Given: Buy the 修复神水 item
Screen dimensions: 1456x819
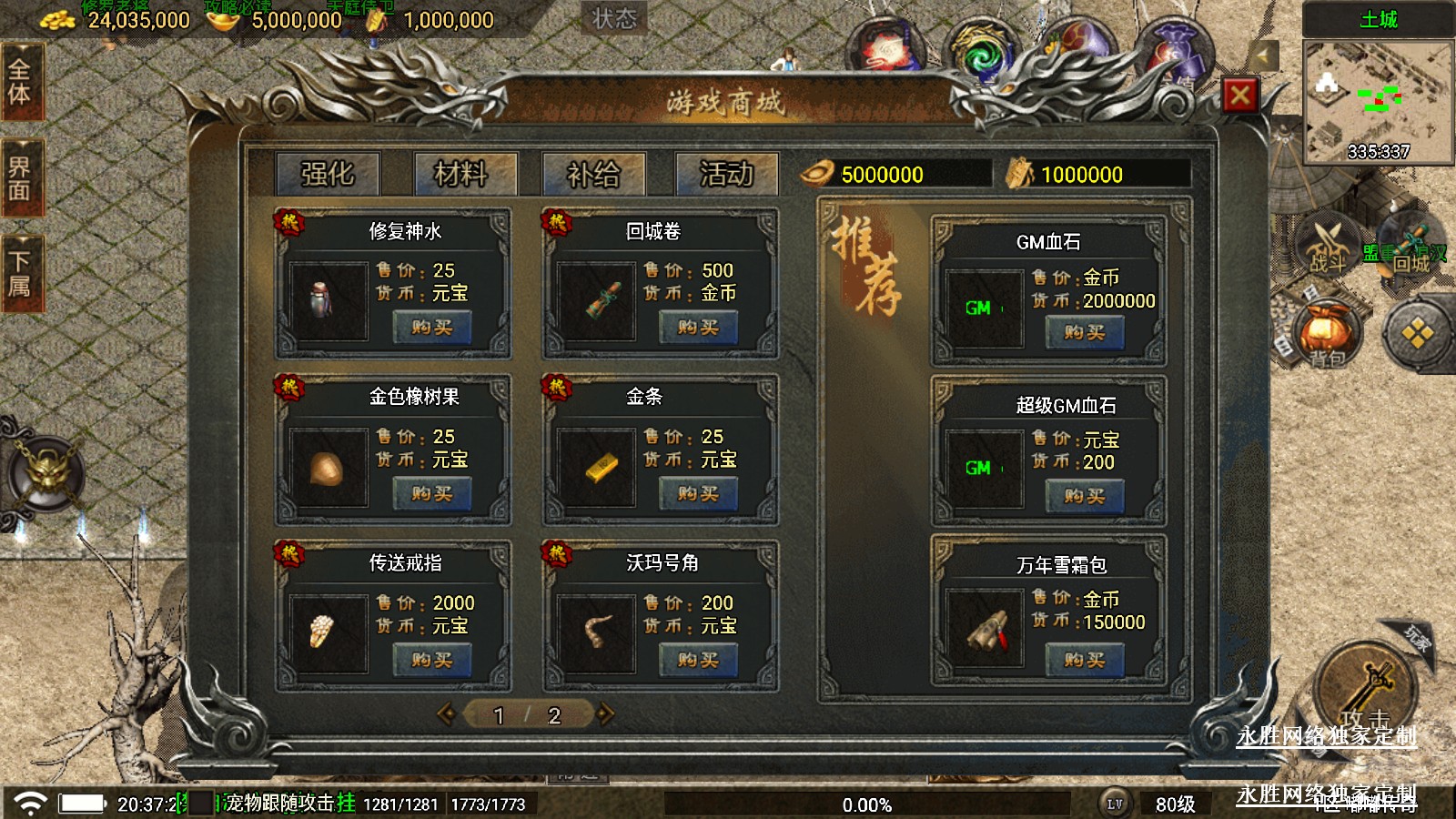Looking at the screenshot, I should [431, 328].
